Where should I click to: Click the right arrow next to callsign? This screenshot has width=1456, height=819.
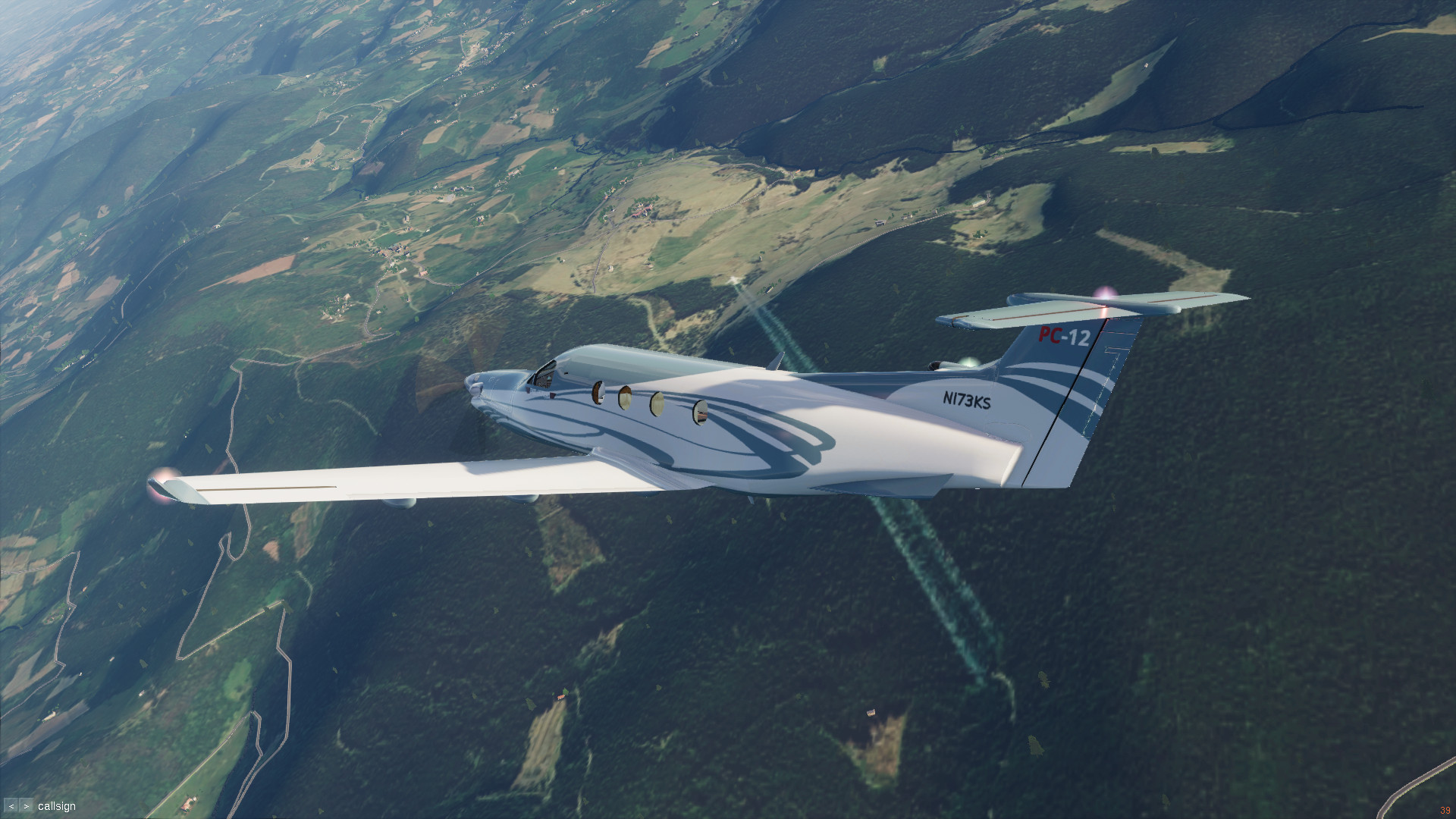coord(27,806)
